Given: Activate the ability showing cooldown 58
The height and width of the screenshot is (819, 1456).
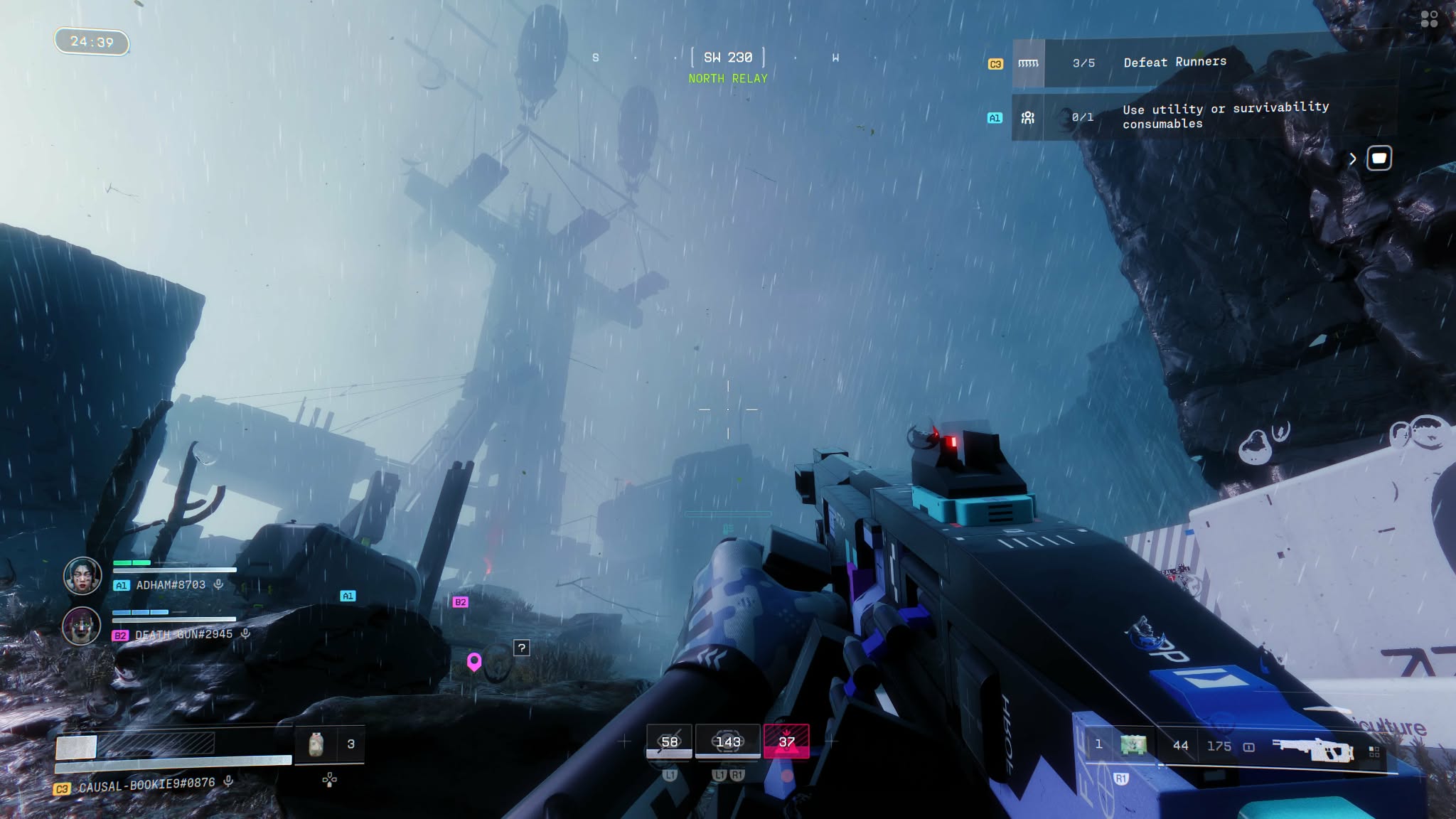Looking at the screenshot, I should [669, 742].
